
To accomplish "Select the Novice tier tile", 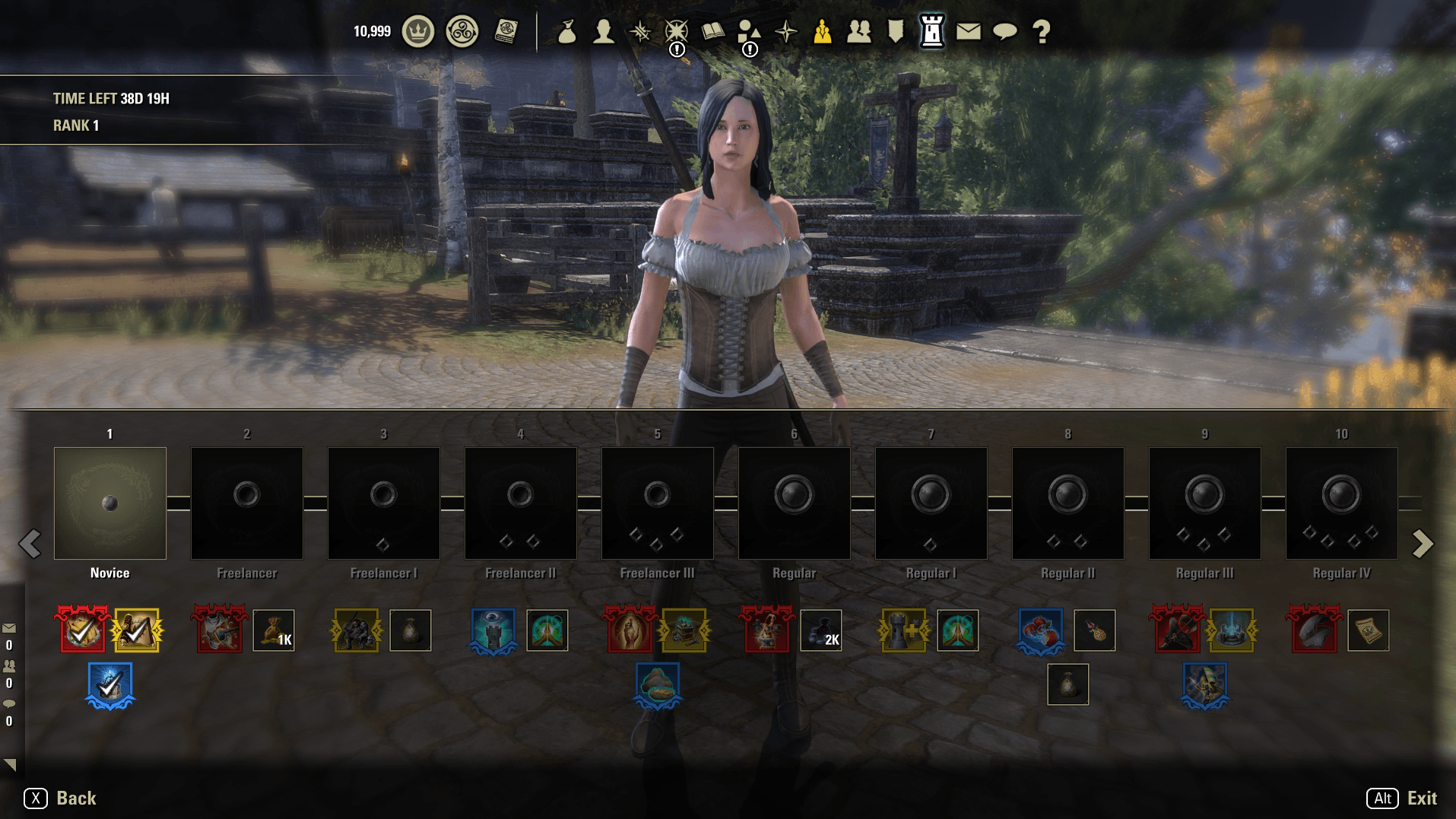I will point(110,503).
